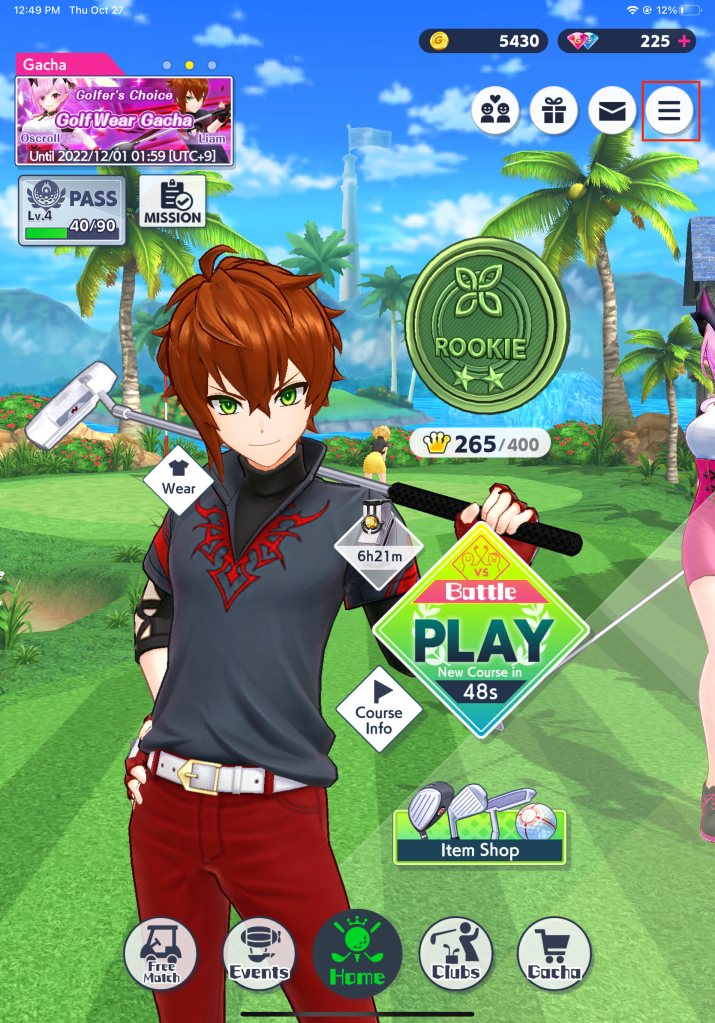The image size is (715, 1023).
Task: Open the hamburger main menu
Action: point(669,111)
